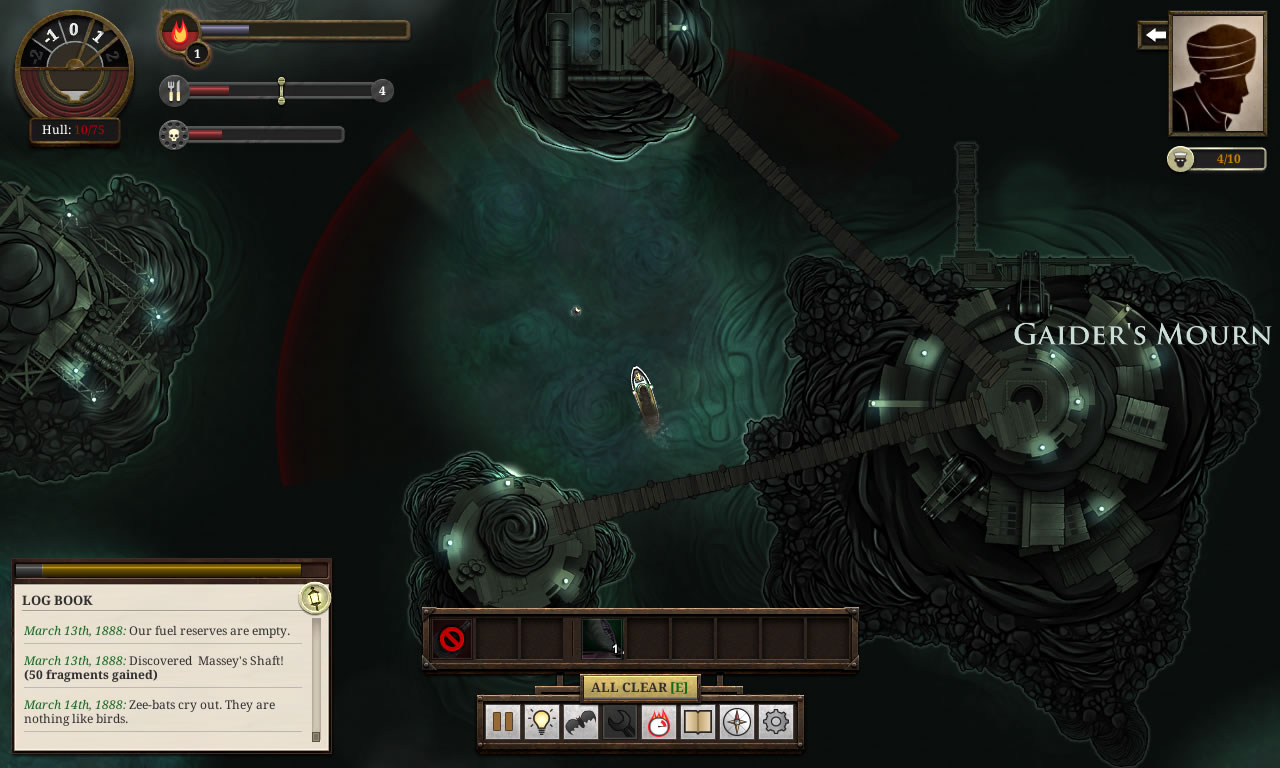Click the wrench repair button
Image resolution: width=1280 pixels, height=768 pixels.
click(620, 721)
